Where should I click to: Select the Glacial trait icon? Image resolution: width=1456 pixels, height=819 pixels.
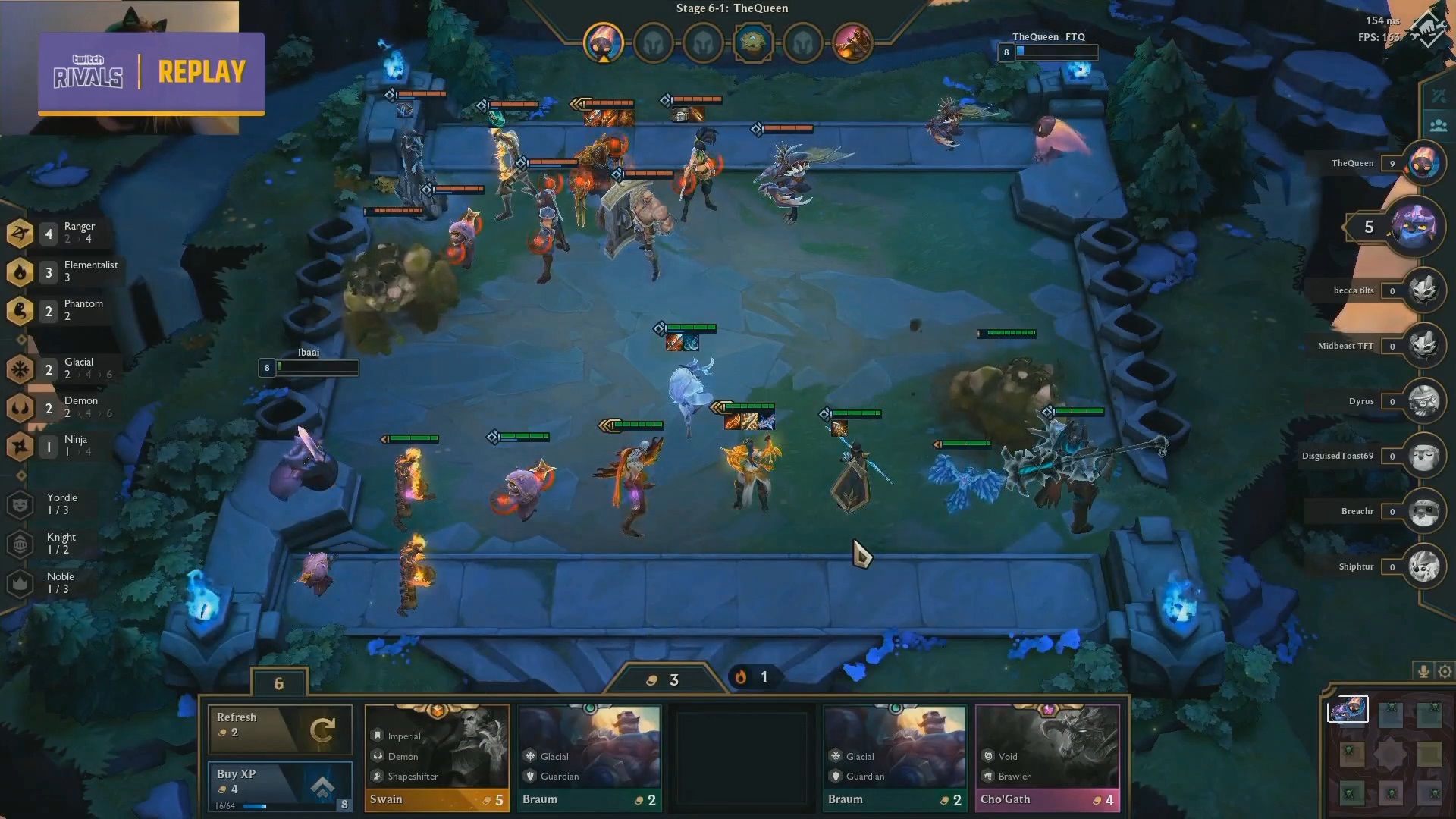pos(20,369)
